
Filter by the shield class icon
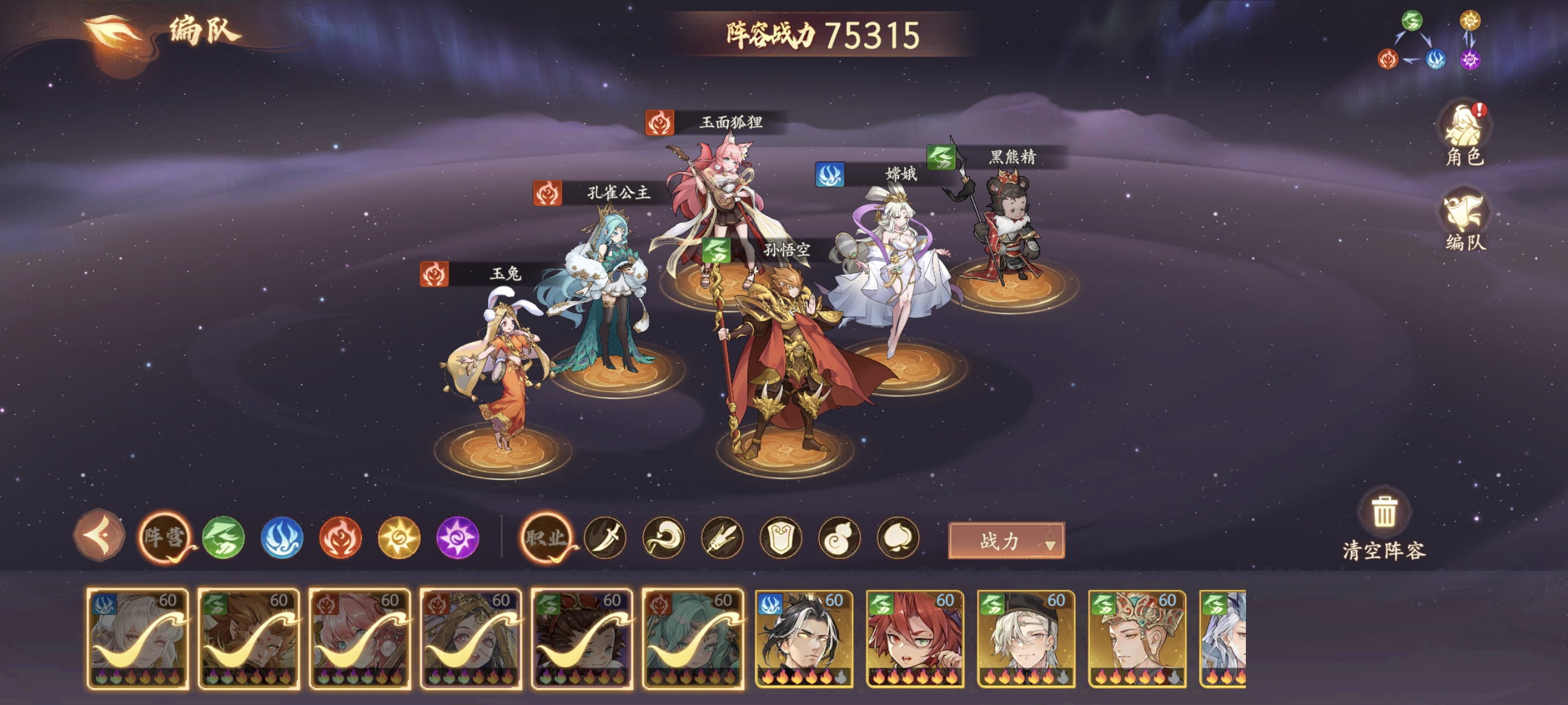pos(781,538)
